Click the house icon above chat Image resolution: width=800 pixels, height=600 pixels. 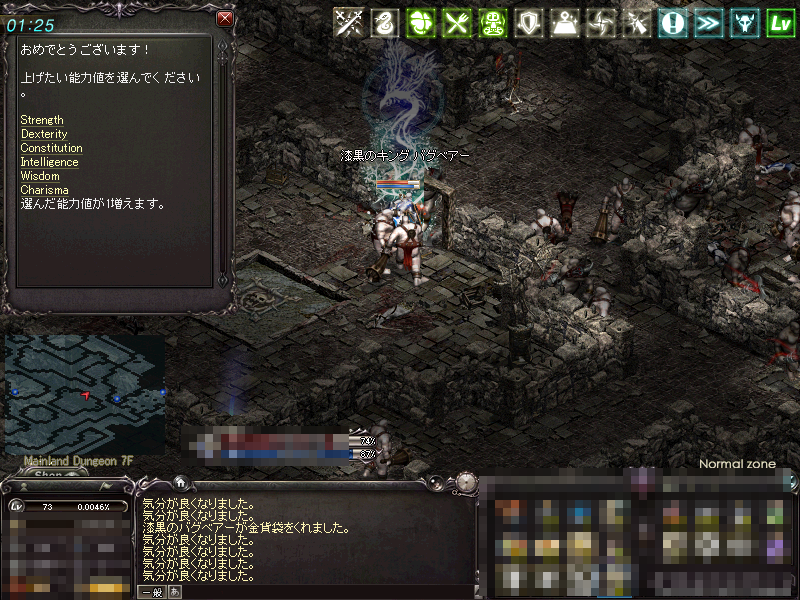point(180,481)
